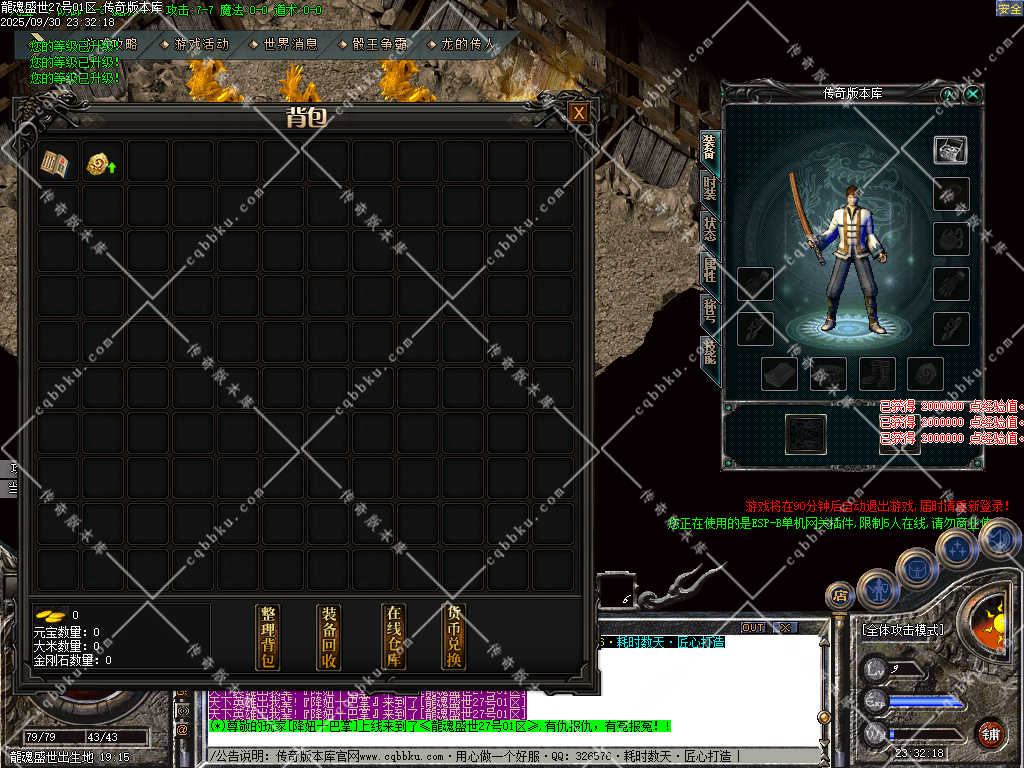This screenshot has width=1024, height=768.
Task: Show 世界消息 world messages
Action: point(290,44)
